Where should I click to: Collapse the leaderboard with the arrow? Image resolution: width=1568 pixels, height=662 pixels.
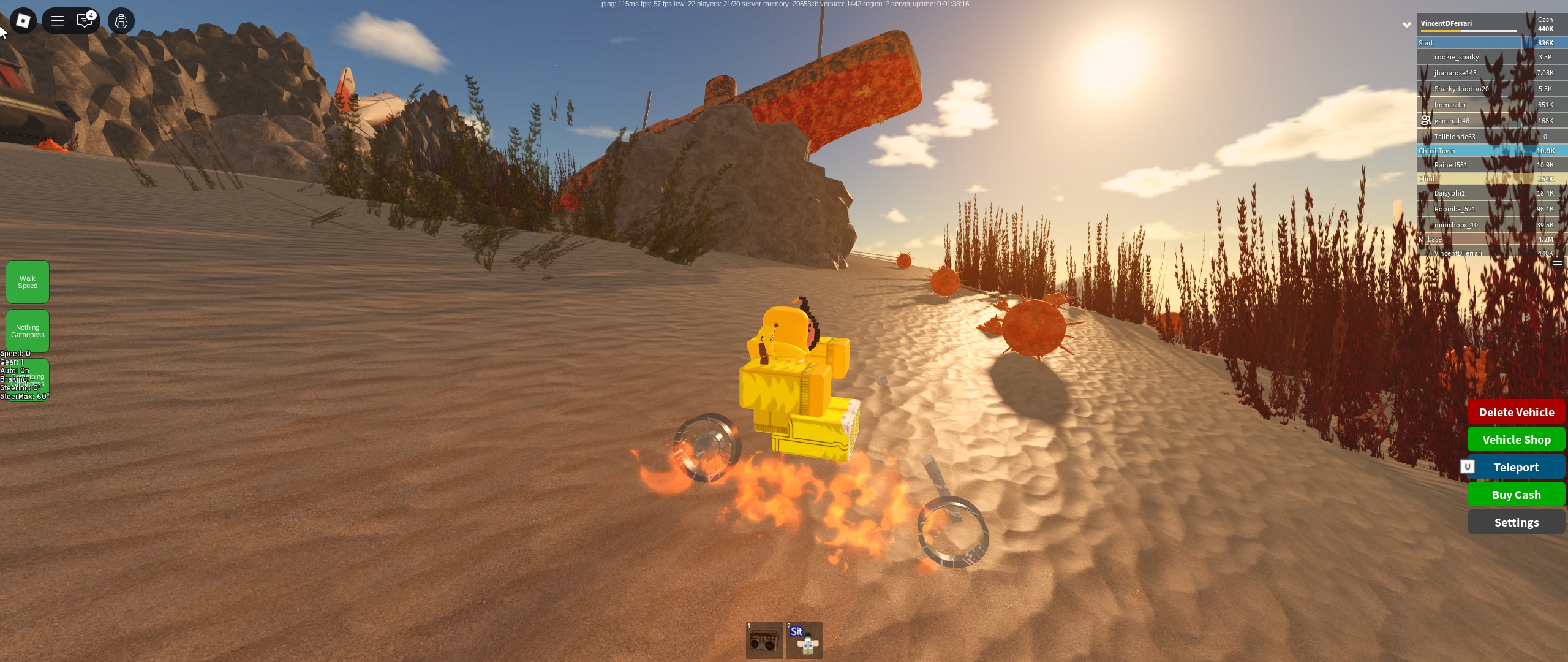click(1407, 25)
